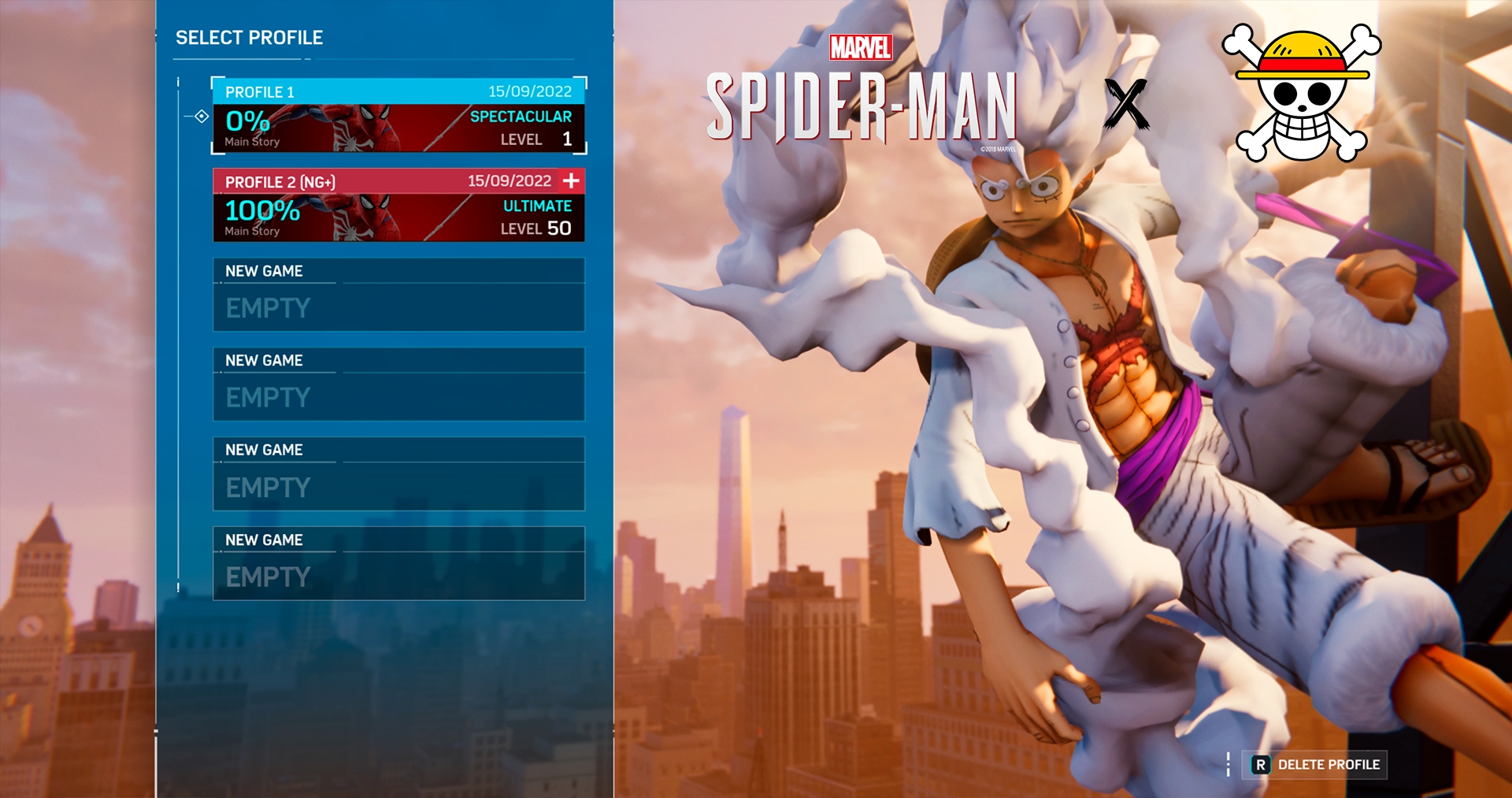The height and width of the screenshot is (798, 1512).
Task: Open the second NEW GAME empty slot
Action: (398, 385)
